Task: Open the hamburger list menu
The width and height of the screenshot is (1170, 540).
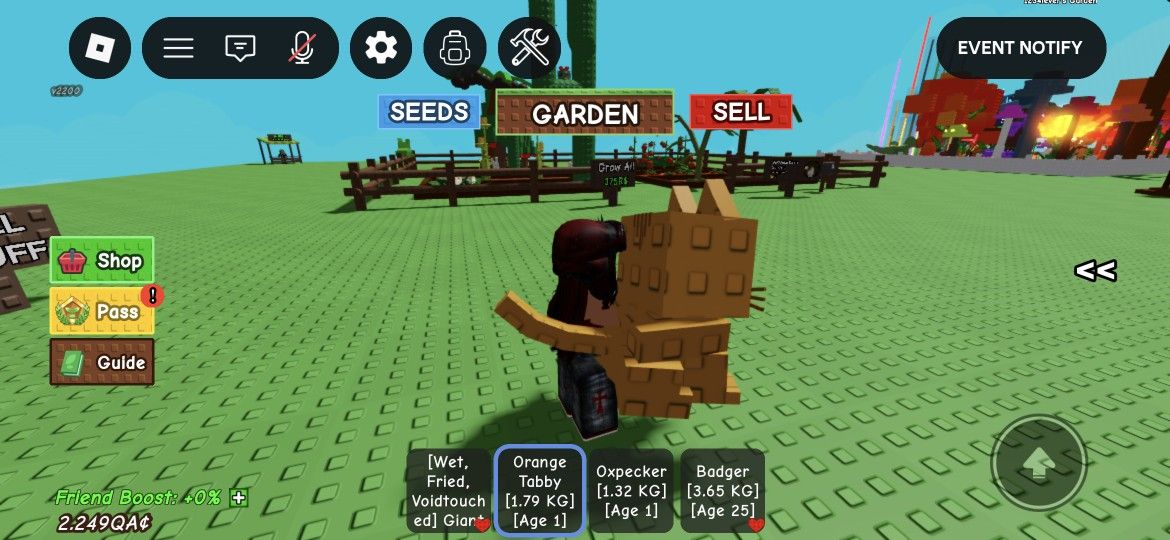Action: [179, 48]
